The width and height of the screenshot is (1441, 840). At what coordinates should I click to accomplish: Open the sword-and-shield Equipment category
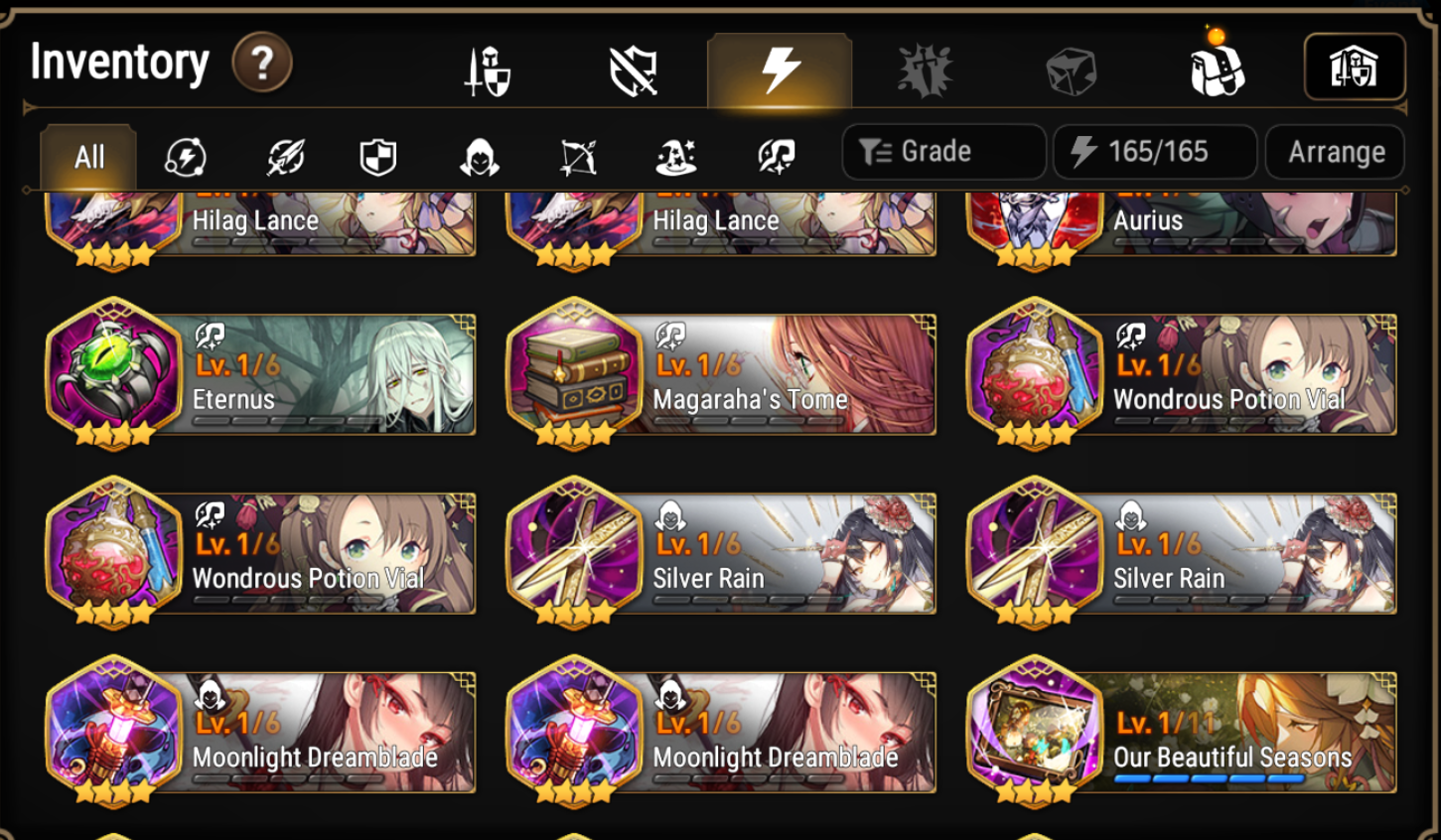486,68
